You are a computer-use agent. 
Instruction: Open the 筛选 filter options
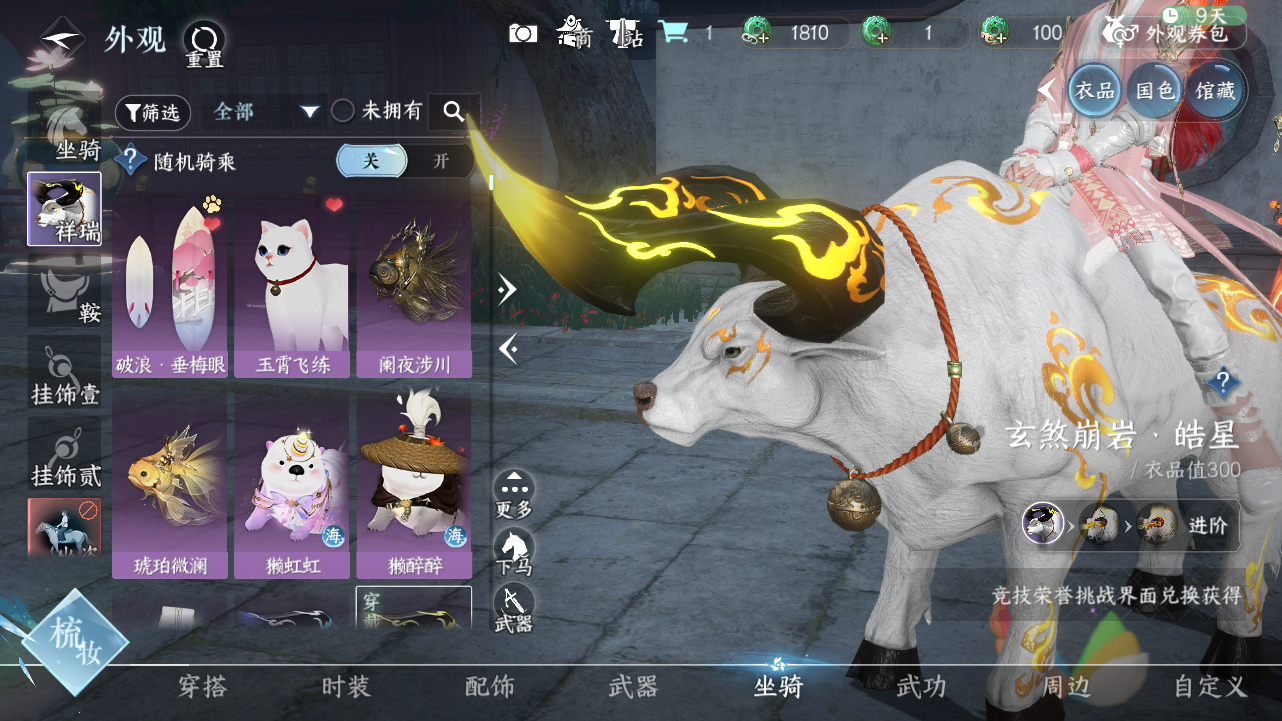(x=153, y=113)
